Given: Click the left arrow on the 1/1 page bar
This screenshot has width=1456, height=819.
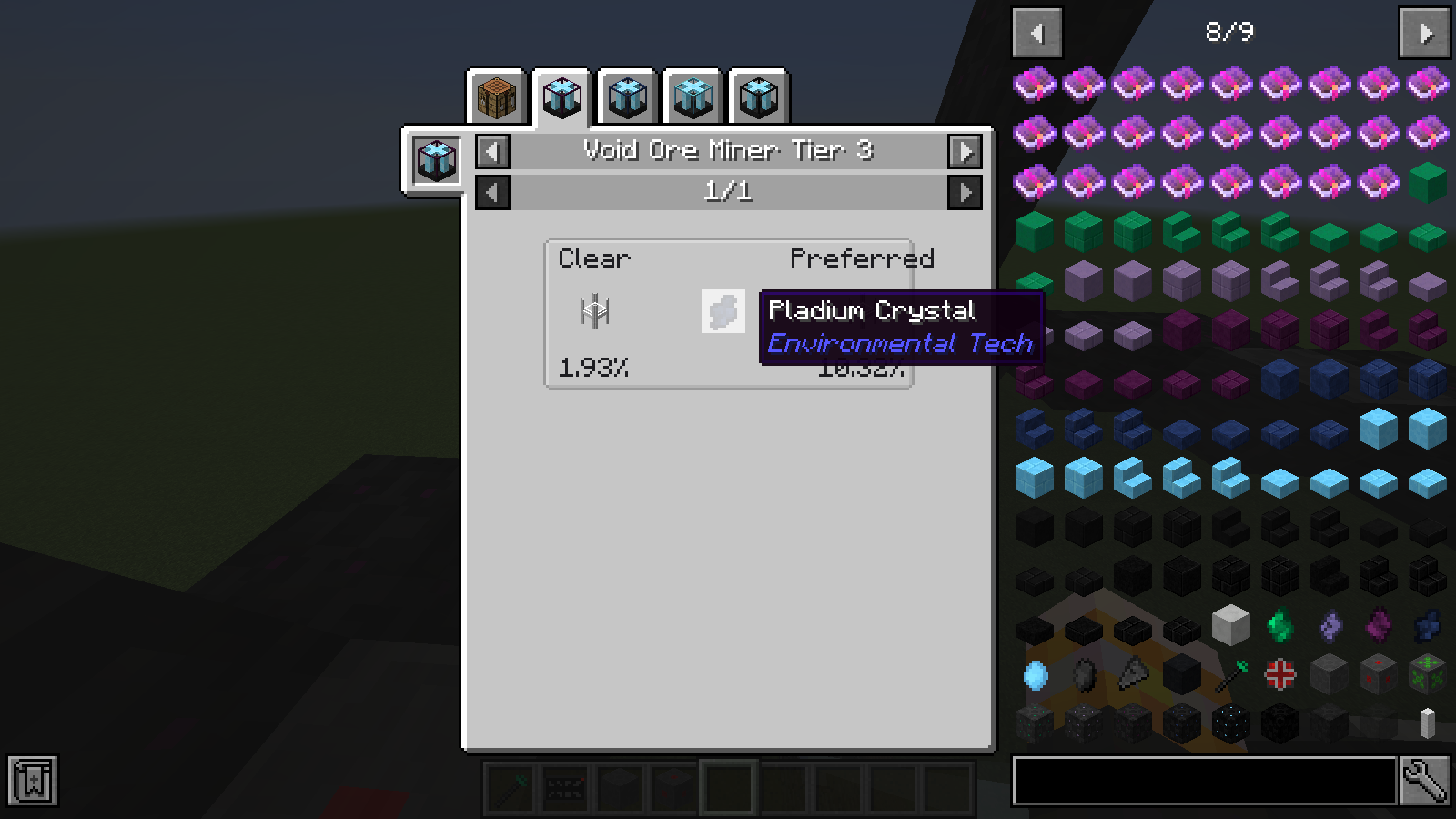Looking at the screenshot, I should pyautogui.click(x=491, y=192).
